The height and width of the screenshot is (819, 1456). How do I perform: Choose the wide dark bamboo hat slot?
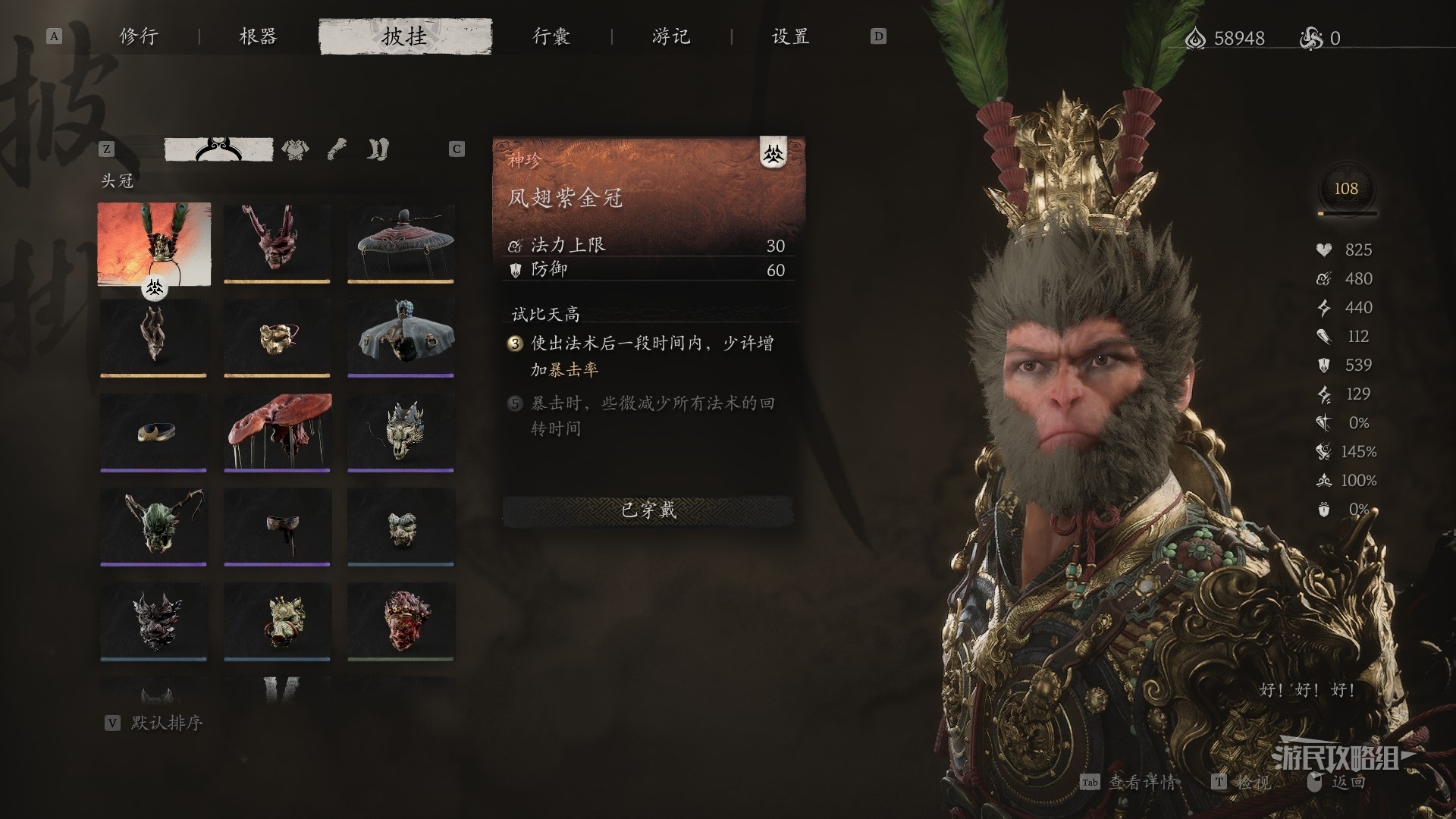400,243
